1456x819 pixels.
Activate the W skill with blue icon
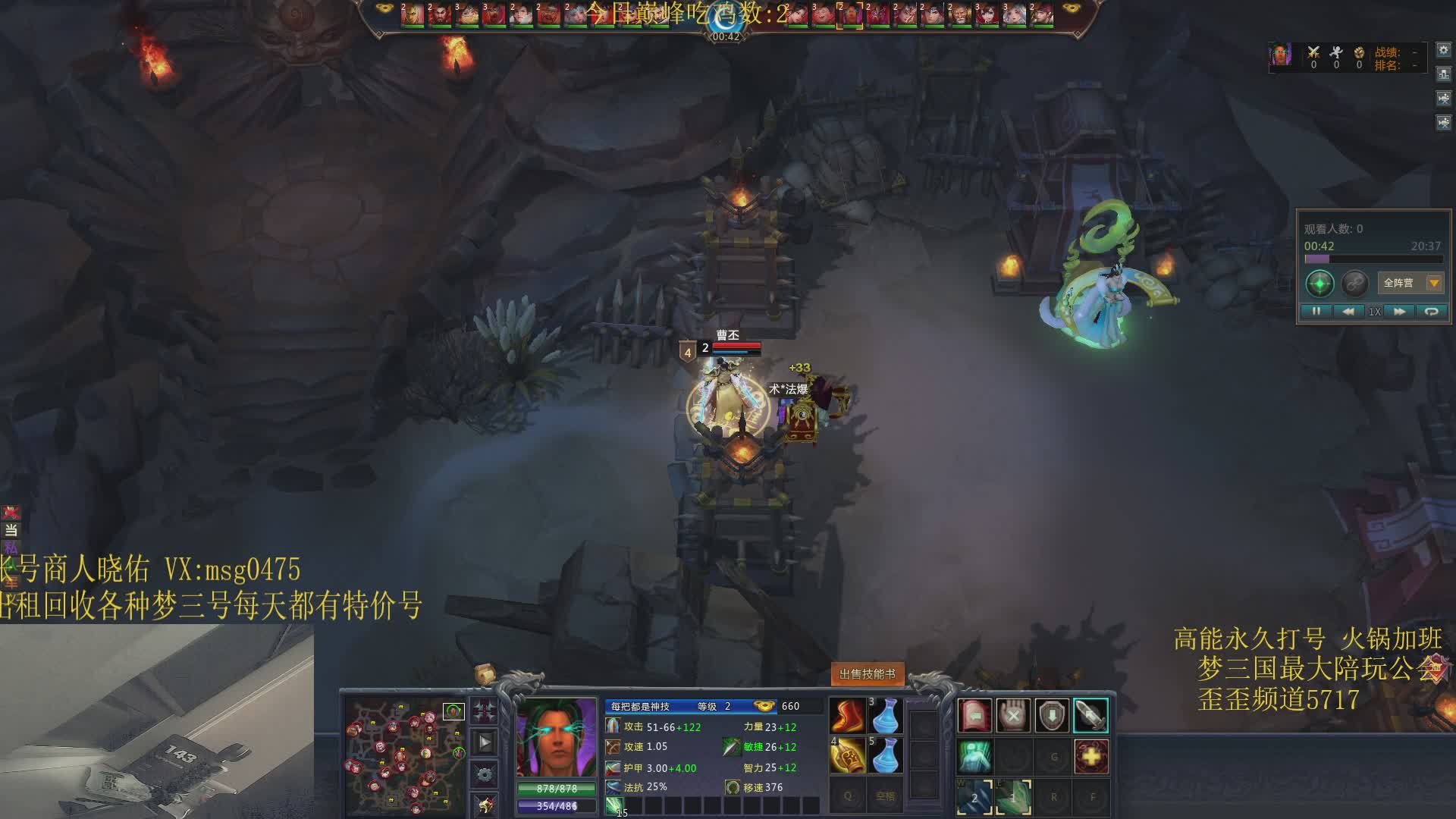tap(974, 797)
